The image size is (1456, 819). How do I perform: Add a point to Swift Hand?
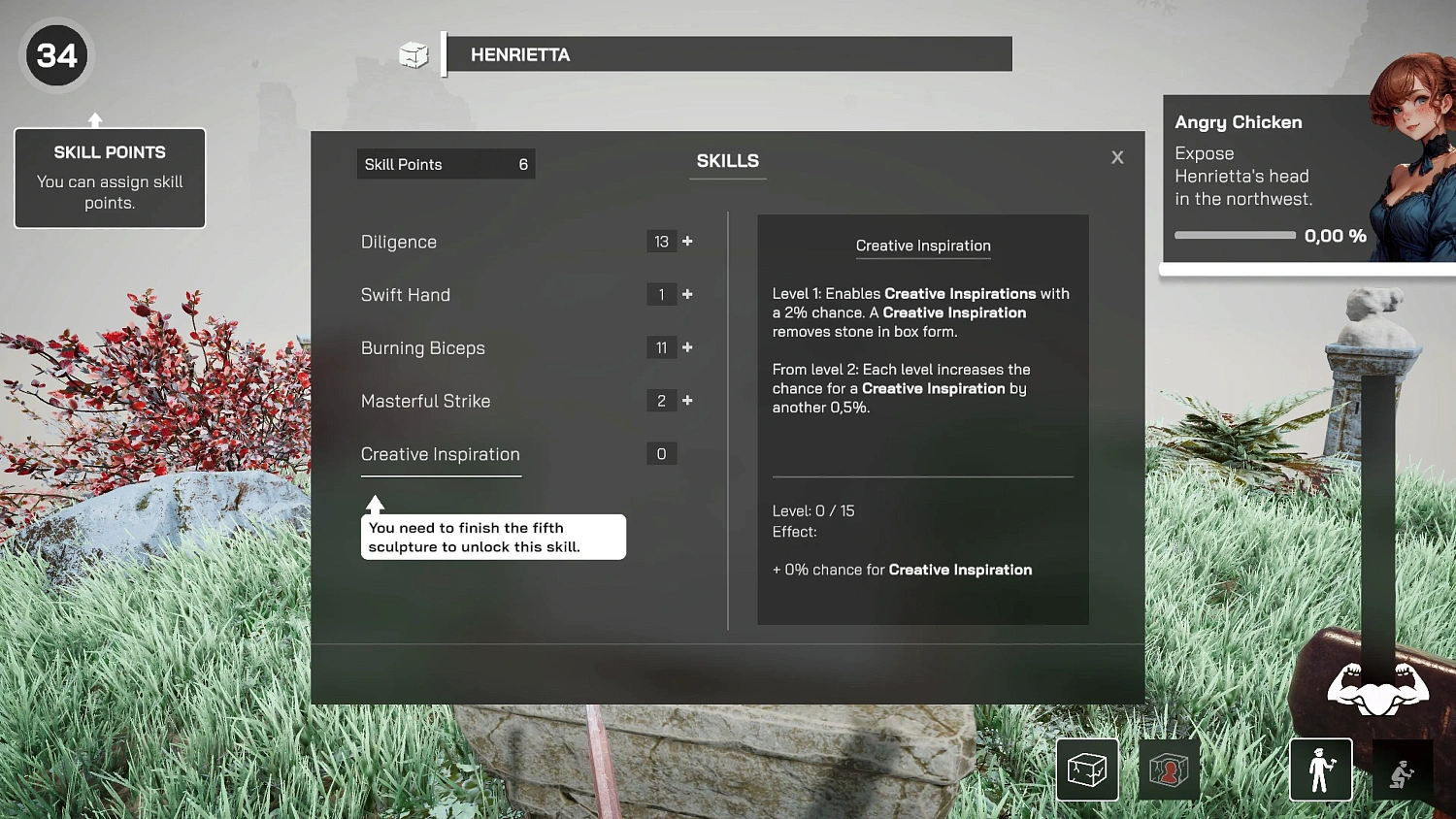[687, 294]
